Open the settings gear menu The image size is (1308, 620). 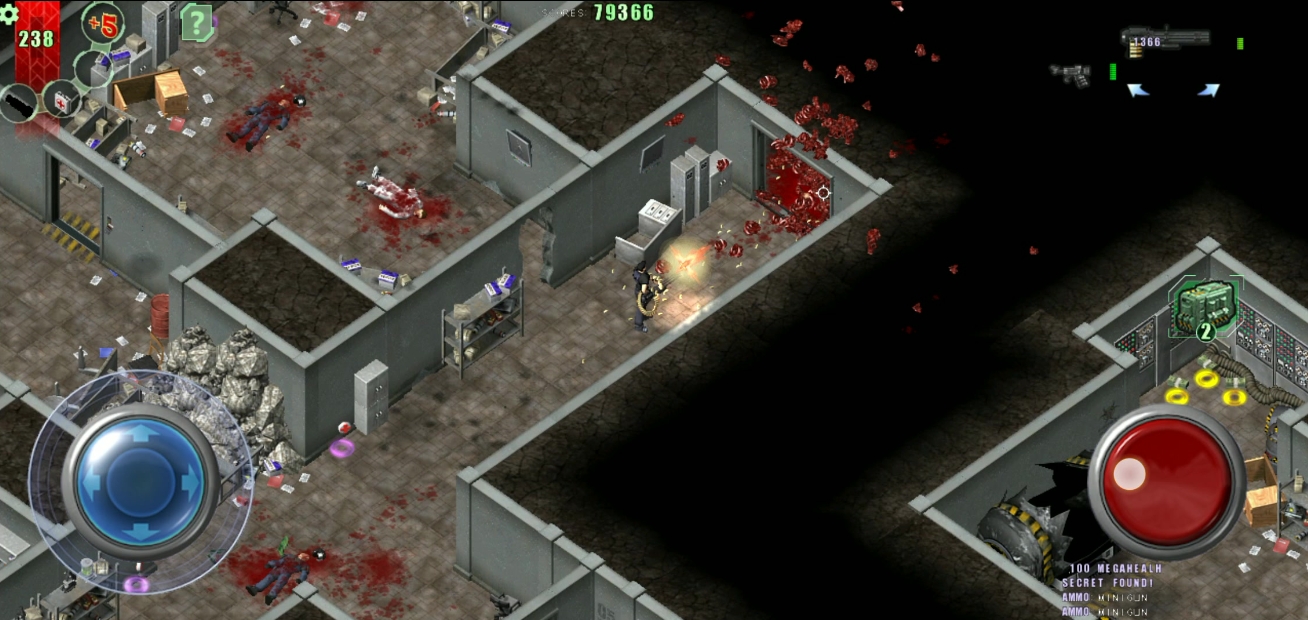tap(9, 14)
